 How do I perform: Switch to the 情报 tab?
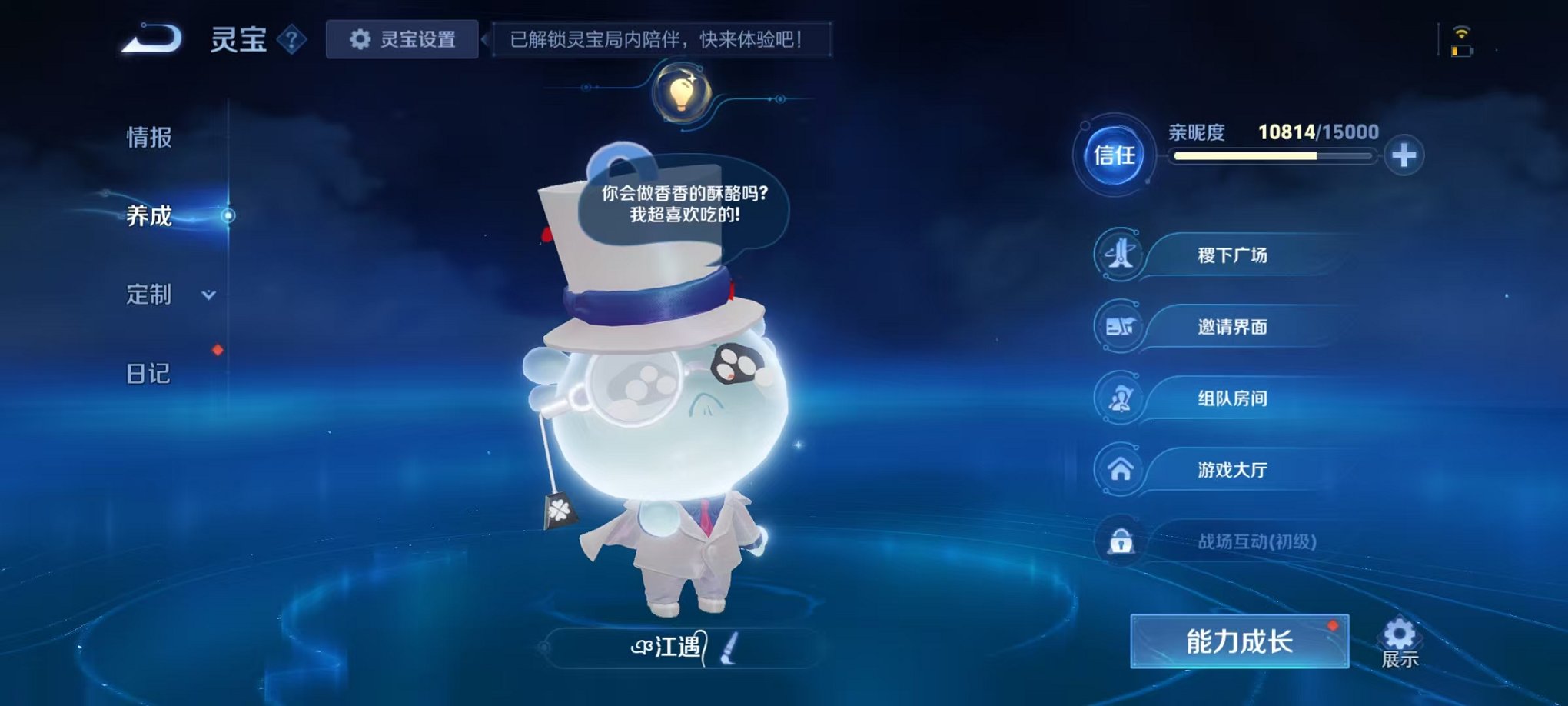[148, 138]
